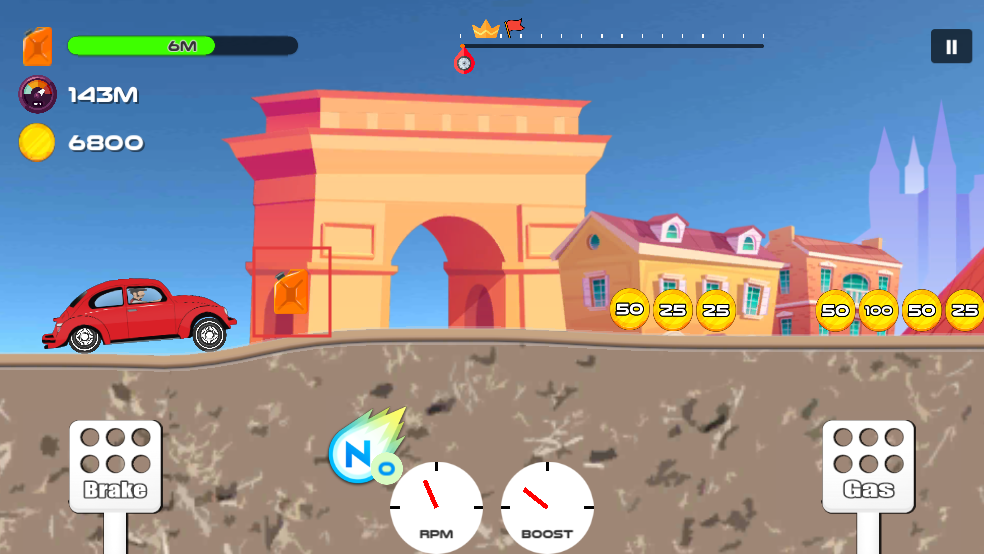Activate the nitro boost icon
The width and height of the screenshot is (984, 554).
365,451
